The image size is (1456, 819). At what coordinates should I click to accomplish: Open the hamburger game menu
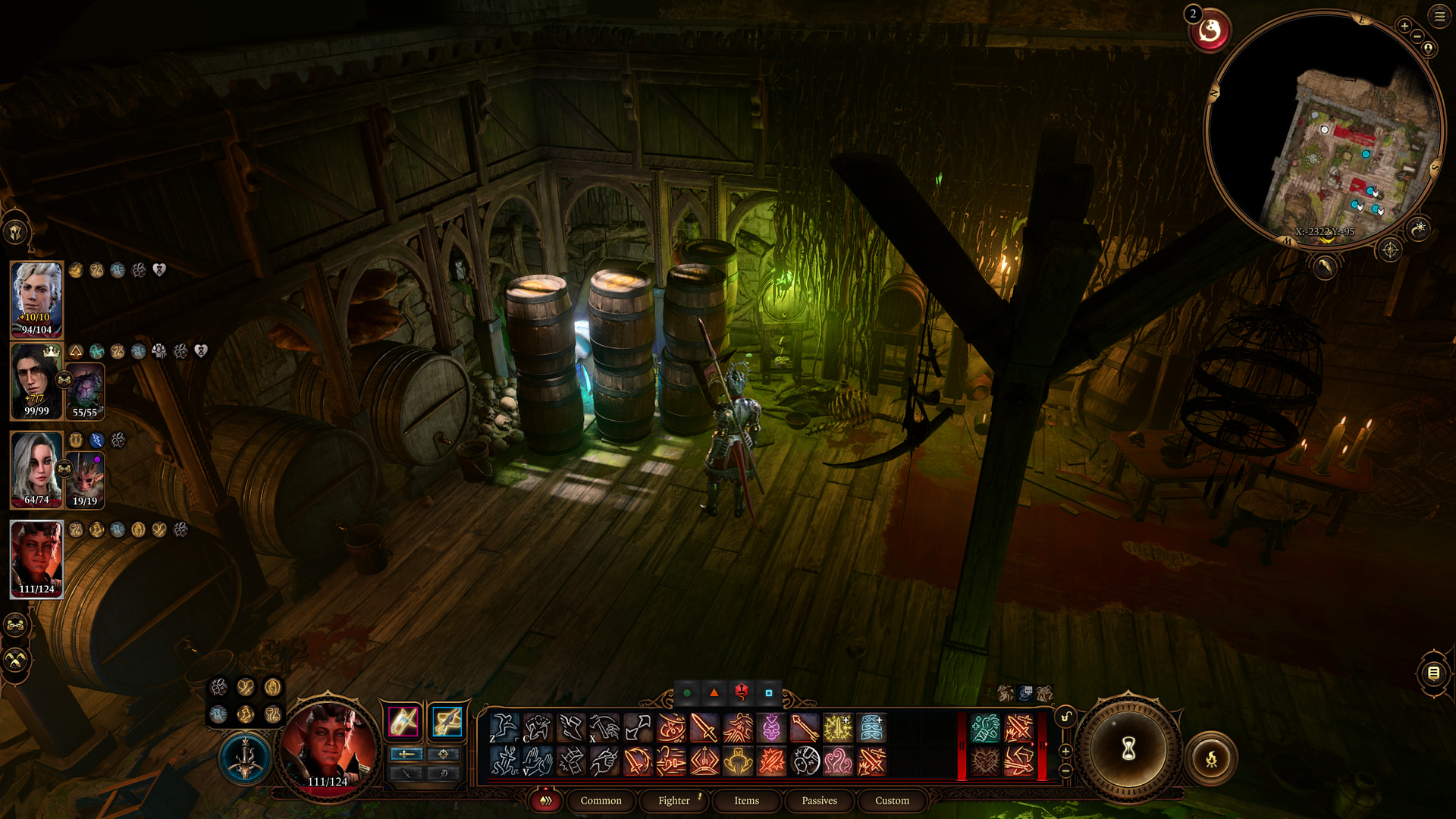(1439, 16)
